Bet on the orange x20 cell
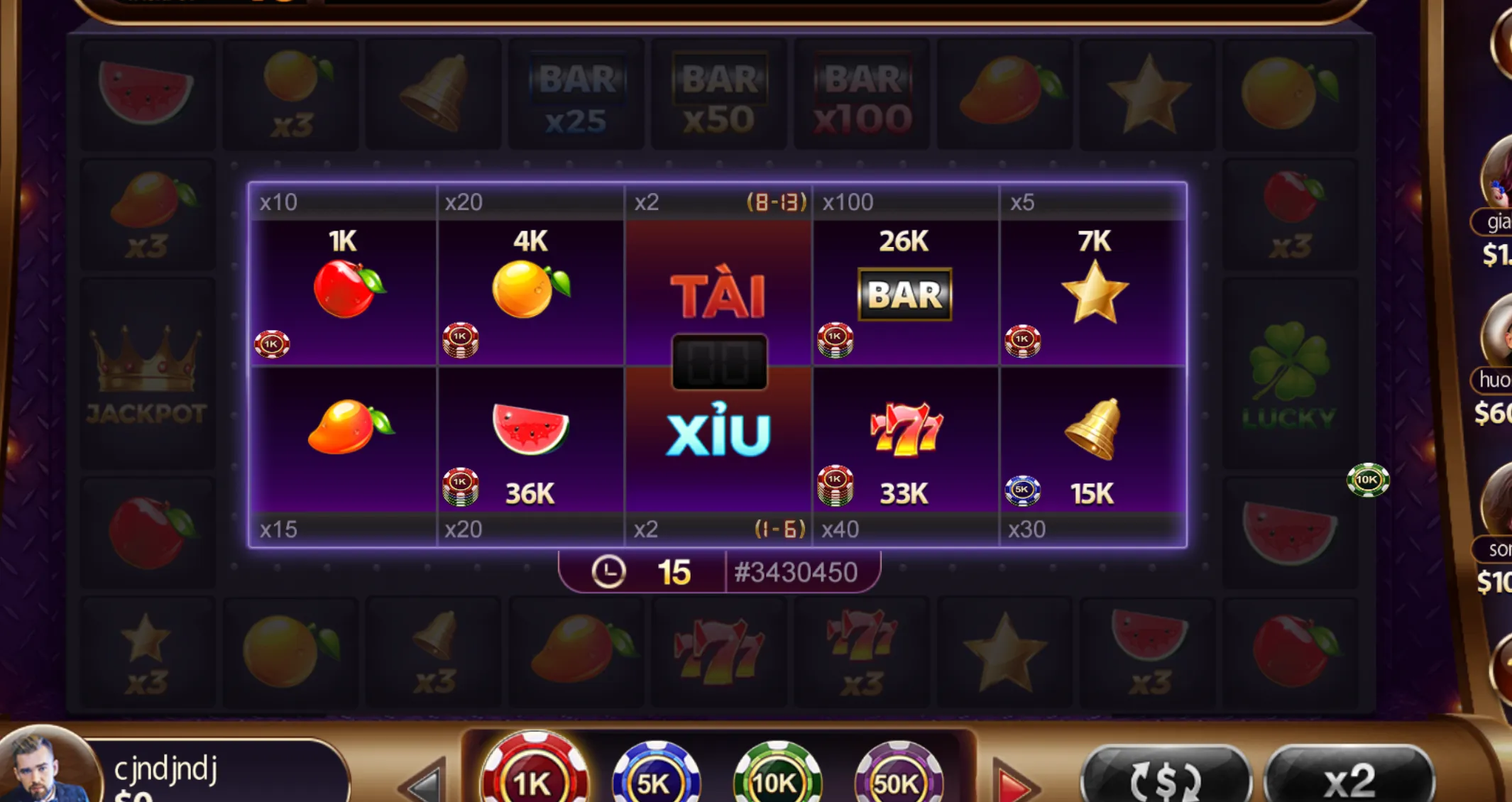This screenshot has height=802, width=1512. click(532, 291)
